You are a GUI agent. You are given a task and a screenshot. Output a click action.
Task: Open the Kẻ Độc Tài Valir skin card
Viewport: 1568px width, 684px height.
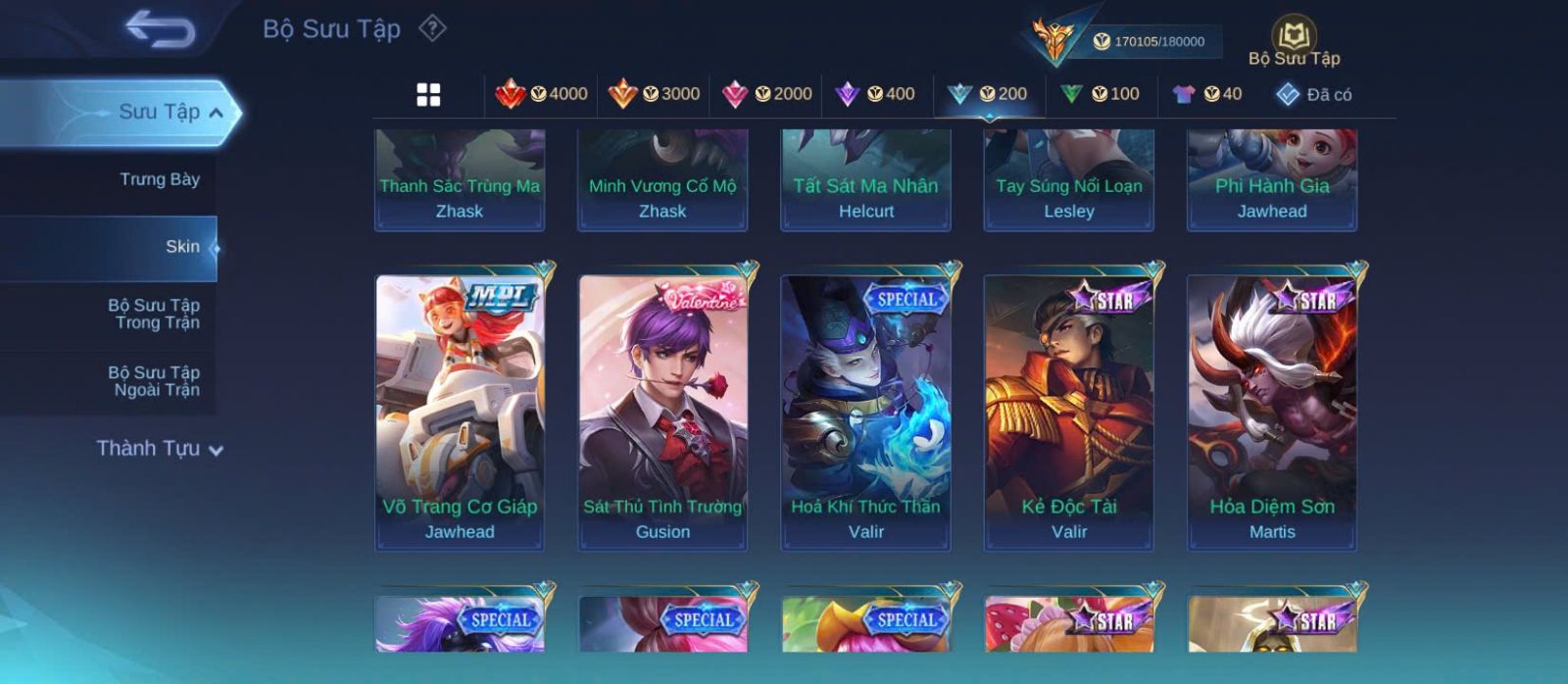(x=1069, y=412)
